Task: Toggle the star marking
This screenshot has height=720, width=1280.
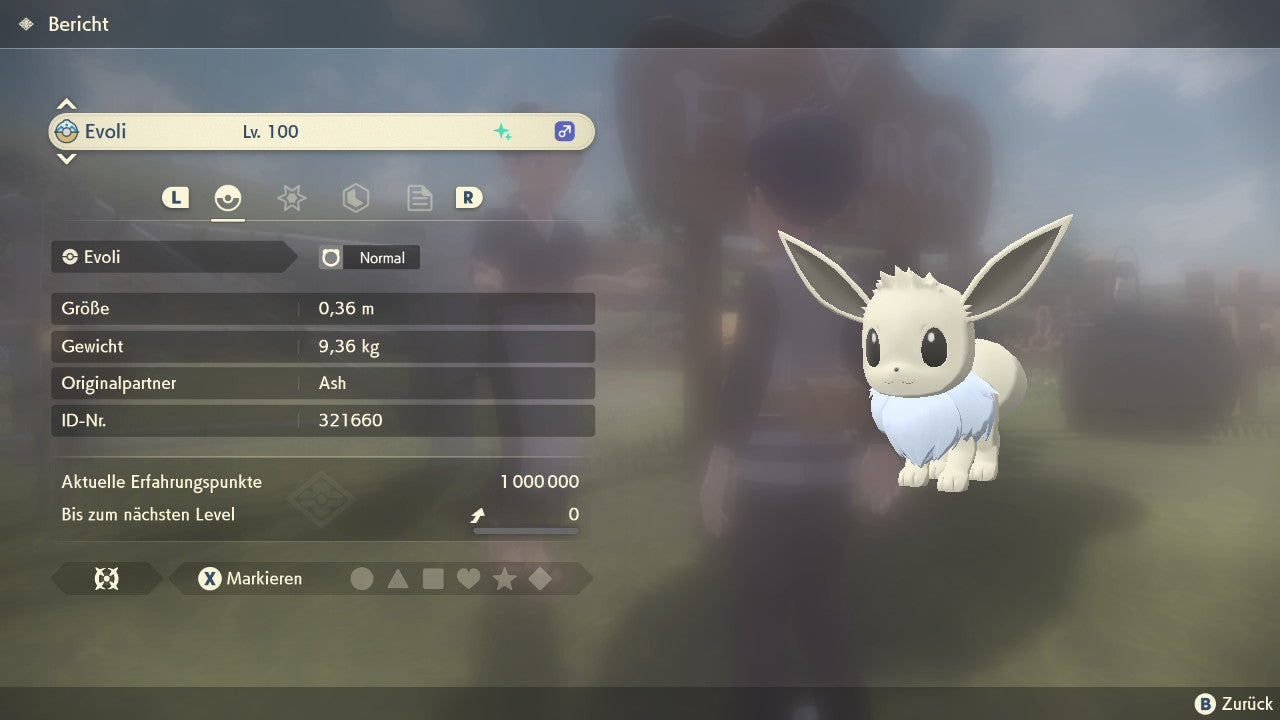Action: coord(504,579)
